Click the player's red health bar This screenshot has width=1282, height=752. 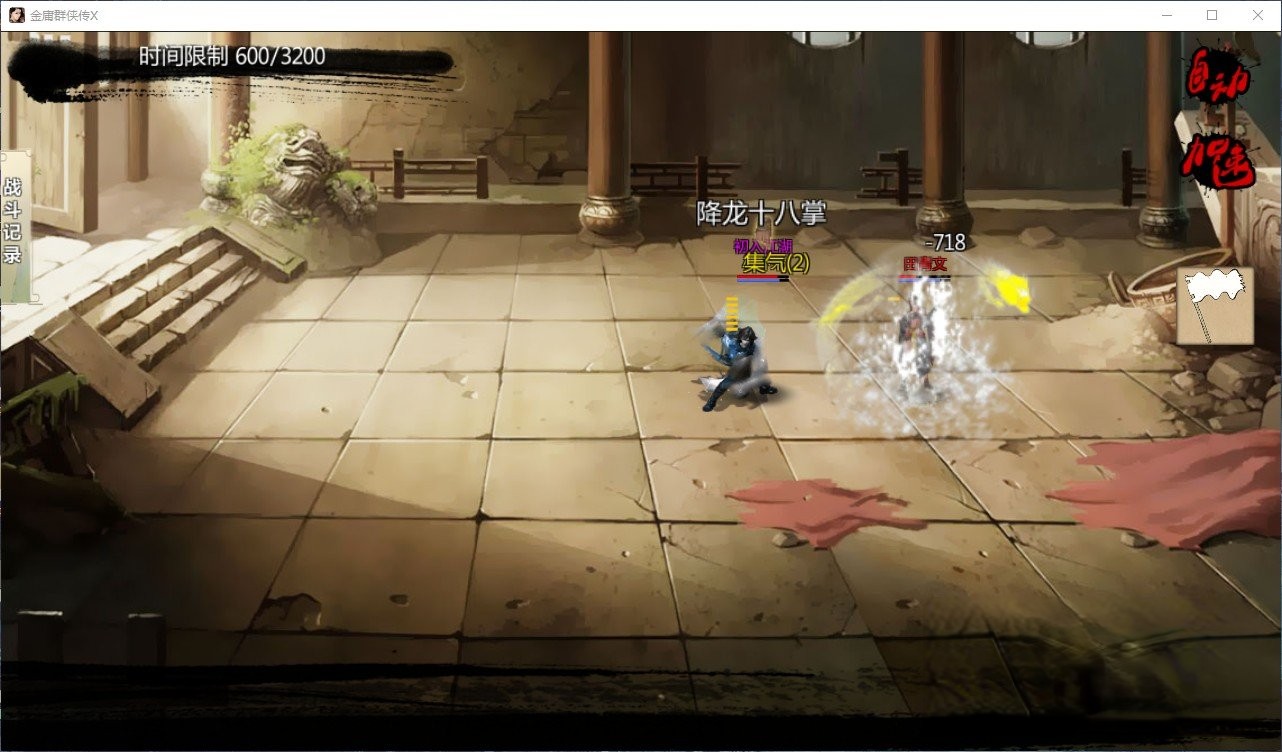(756, 277)
